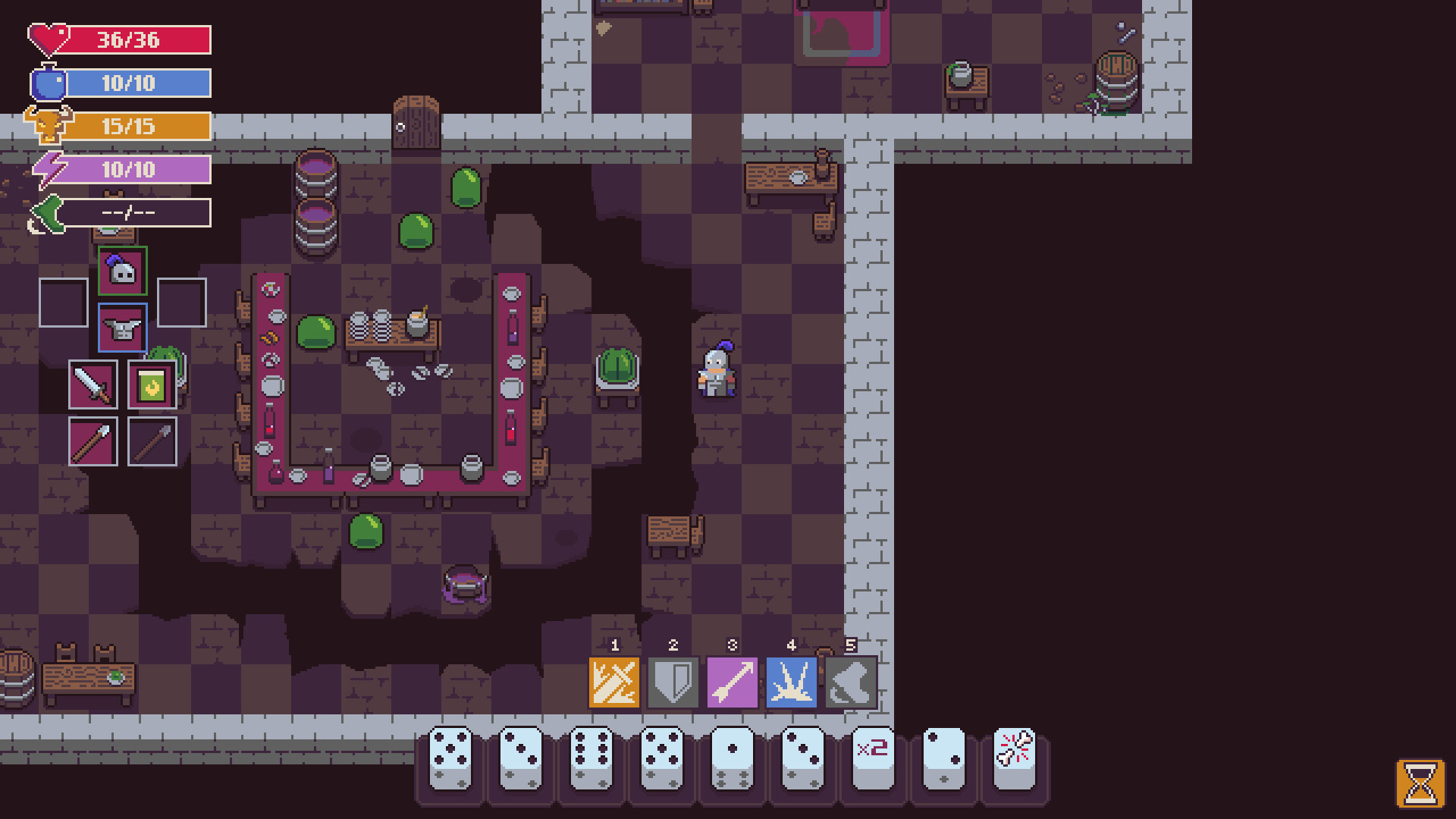Choose the blue smash skill in slot 4
The image size is (1456, 819).
click(791, 682)
